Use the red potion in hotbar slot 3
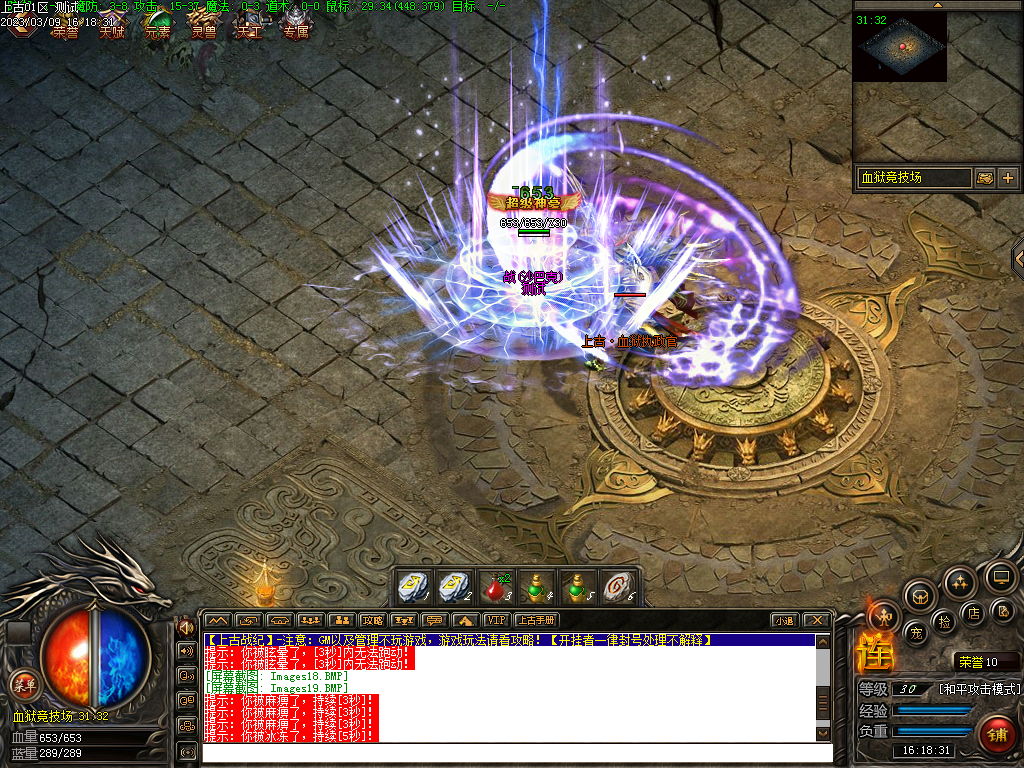Screen dimensions: 1024x768 pos(495,587)
